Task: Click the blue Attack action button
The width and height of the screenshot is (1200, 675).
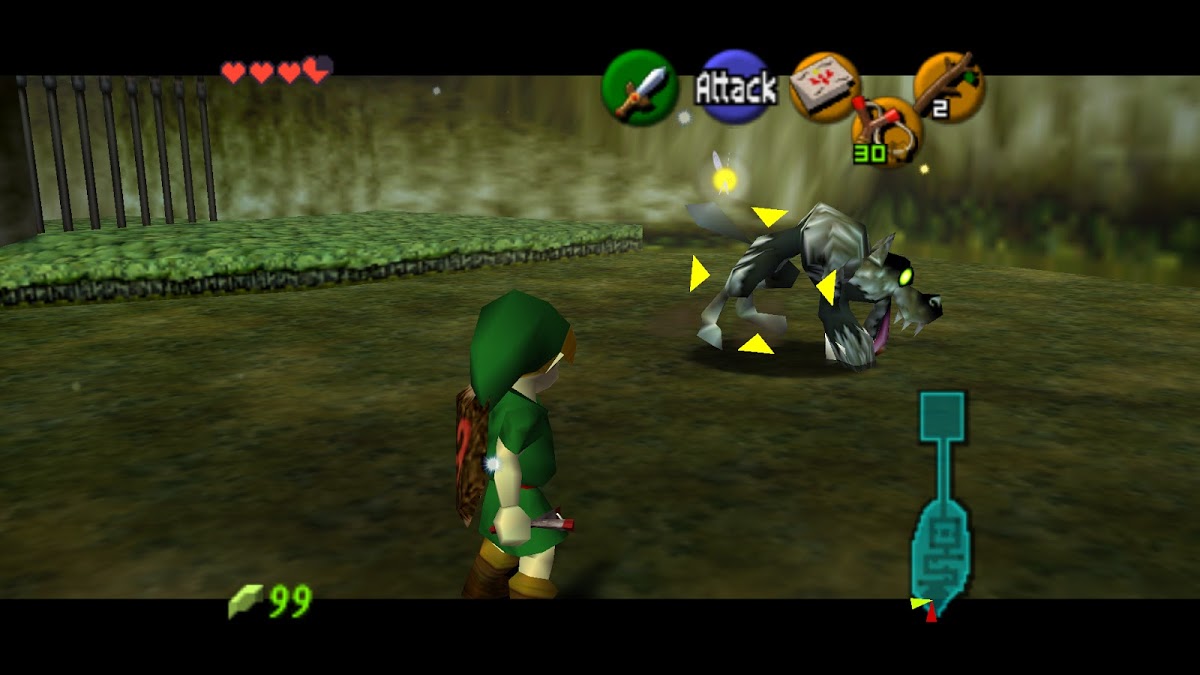Action: [736, 88]
